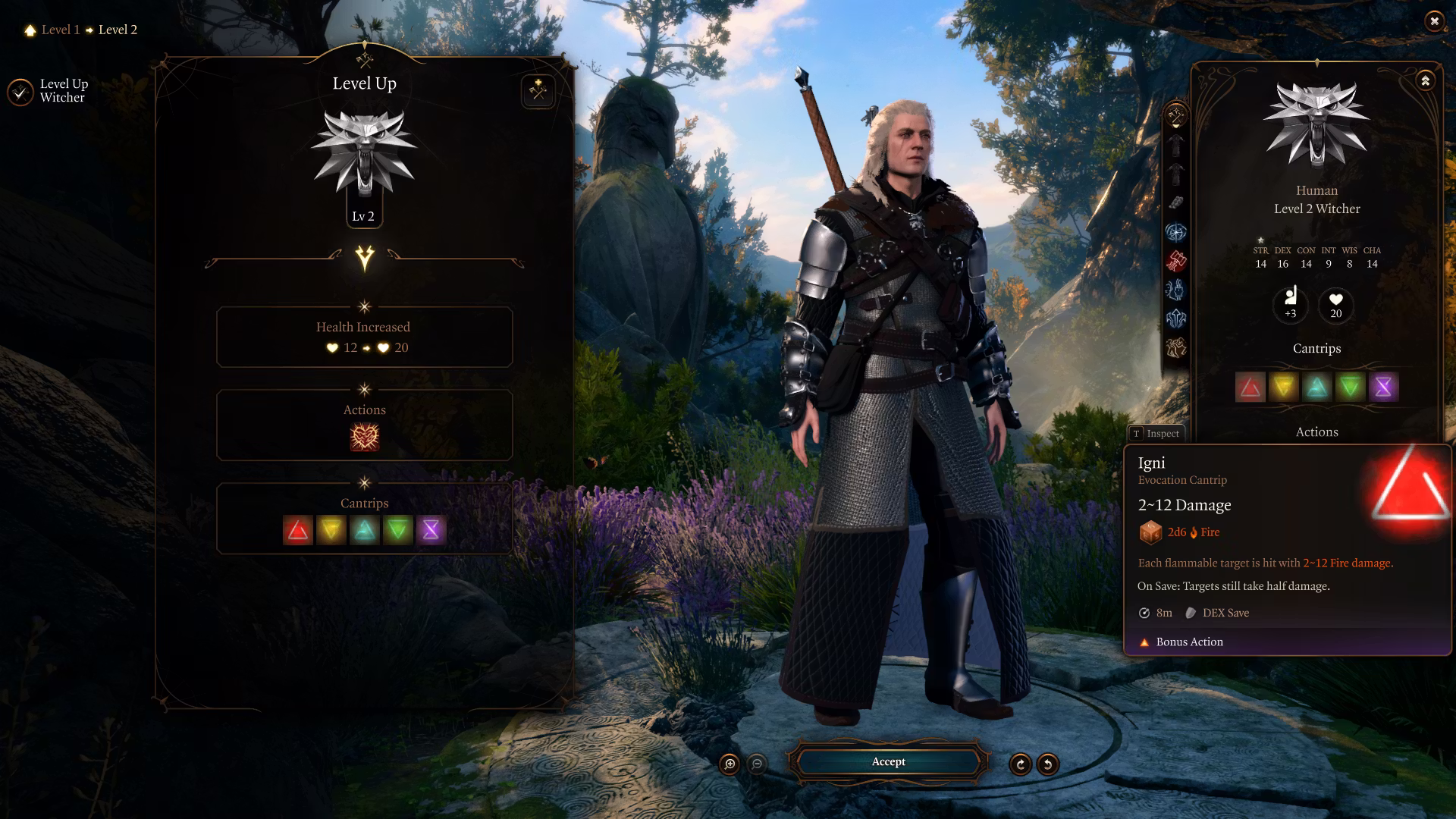Viewport: 1456px width, 819px height.
Task: Open the blue compass tab in summary sidebar
Action: click(1176, 232)
